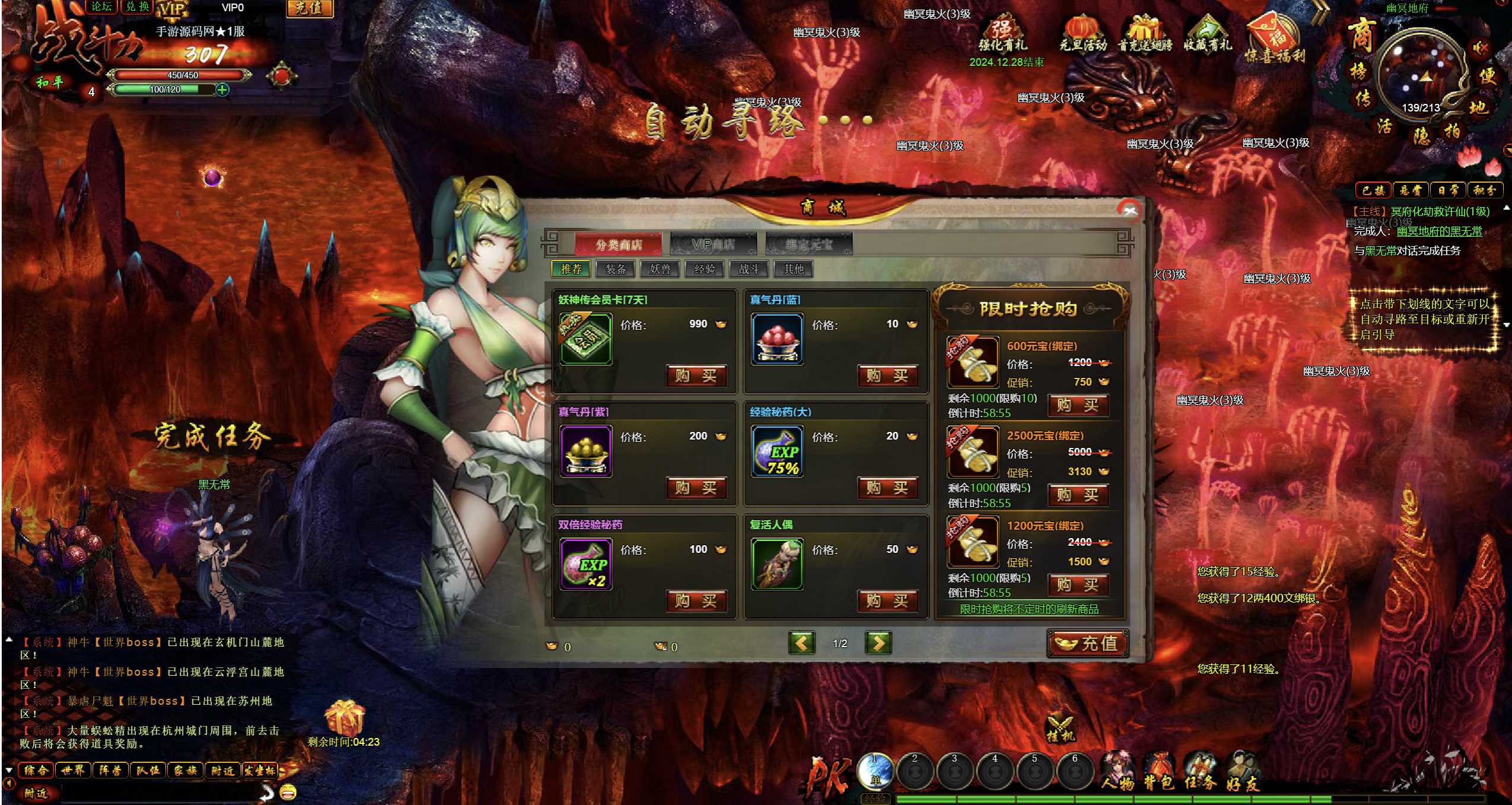This screenshot has height=805, width=1512.
Task: Click the 幽冥地府的黑无常 quest link
Action: click(1439, 231)
